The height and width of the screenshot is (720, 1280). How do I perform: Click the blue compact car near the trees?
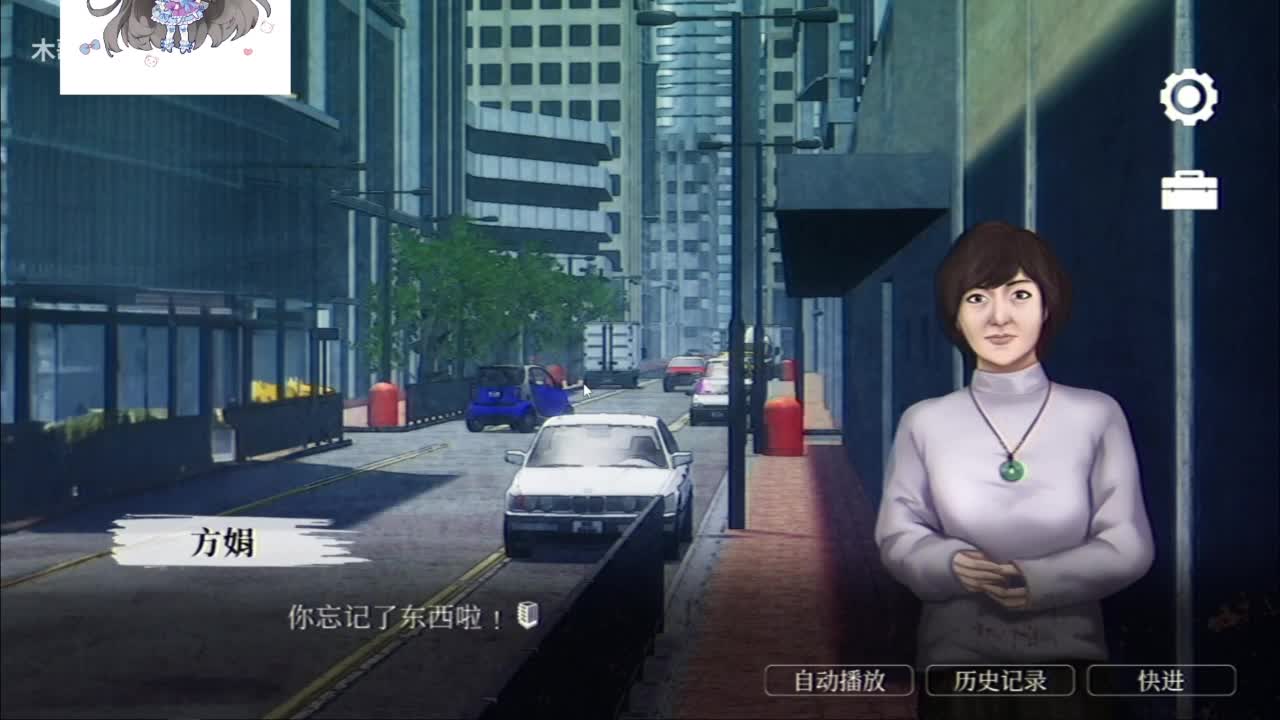[x=505, y=395]
